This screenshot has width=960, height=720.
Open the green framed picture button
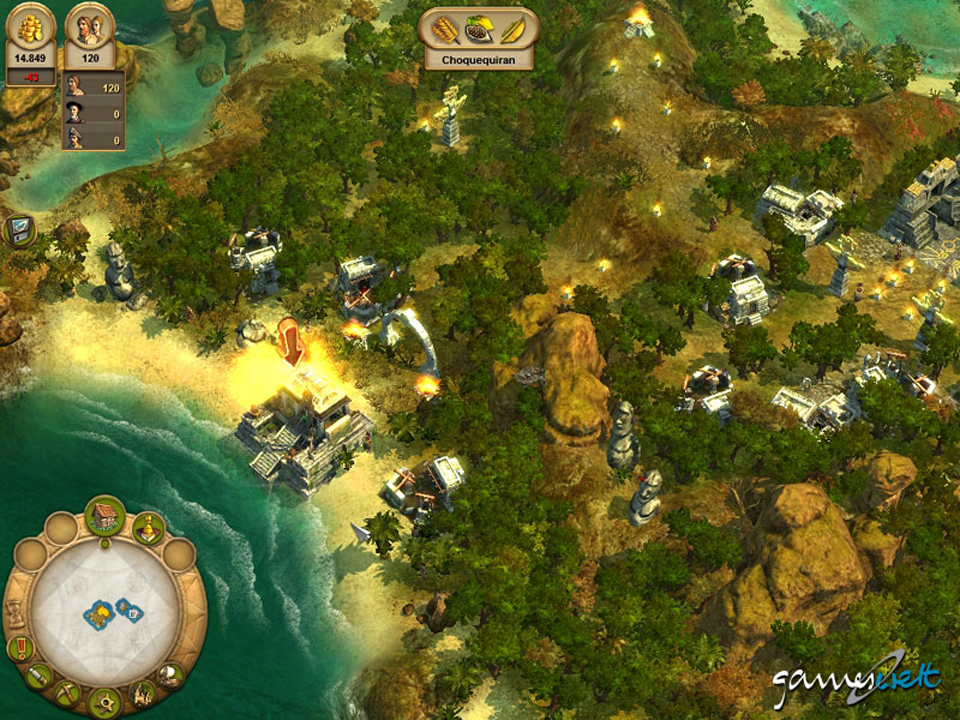[20, 230]
